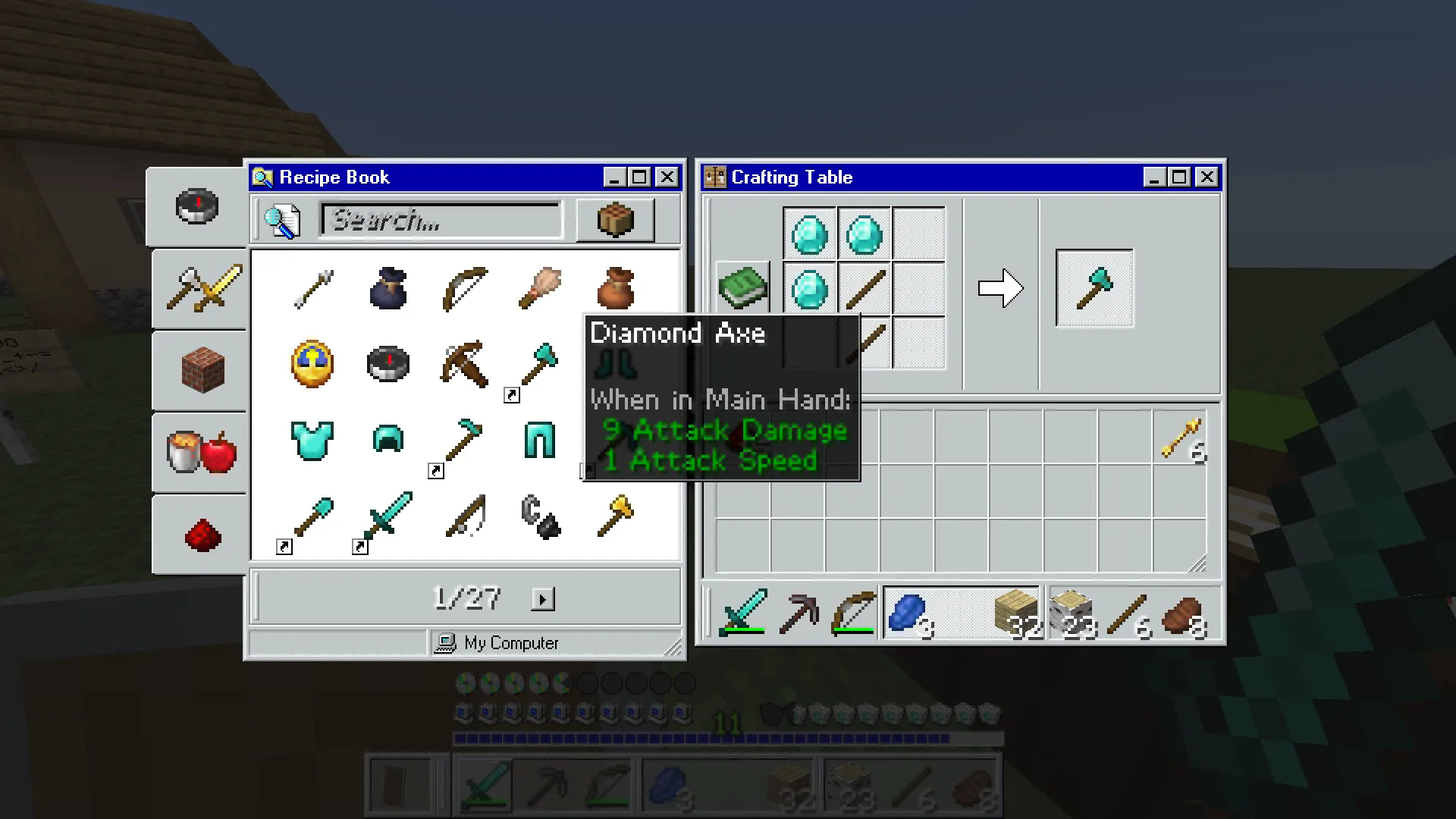Switch to the Food category tab
Screen dimensions: 1456x819
tap(199, 453)
